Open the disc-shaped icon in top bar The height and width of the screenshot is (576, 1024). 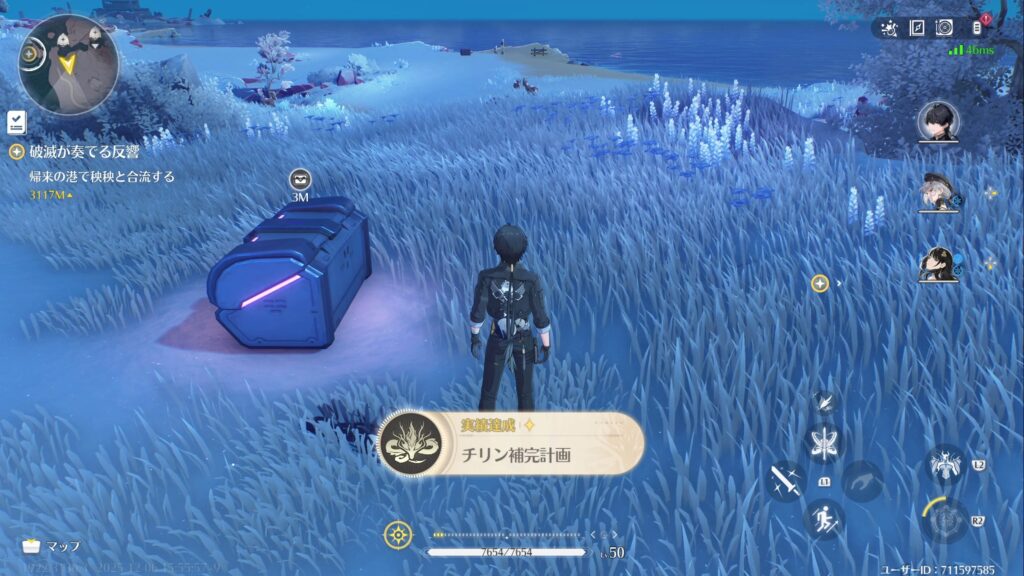click(943, 28)
